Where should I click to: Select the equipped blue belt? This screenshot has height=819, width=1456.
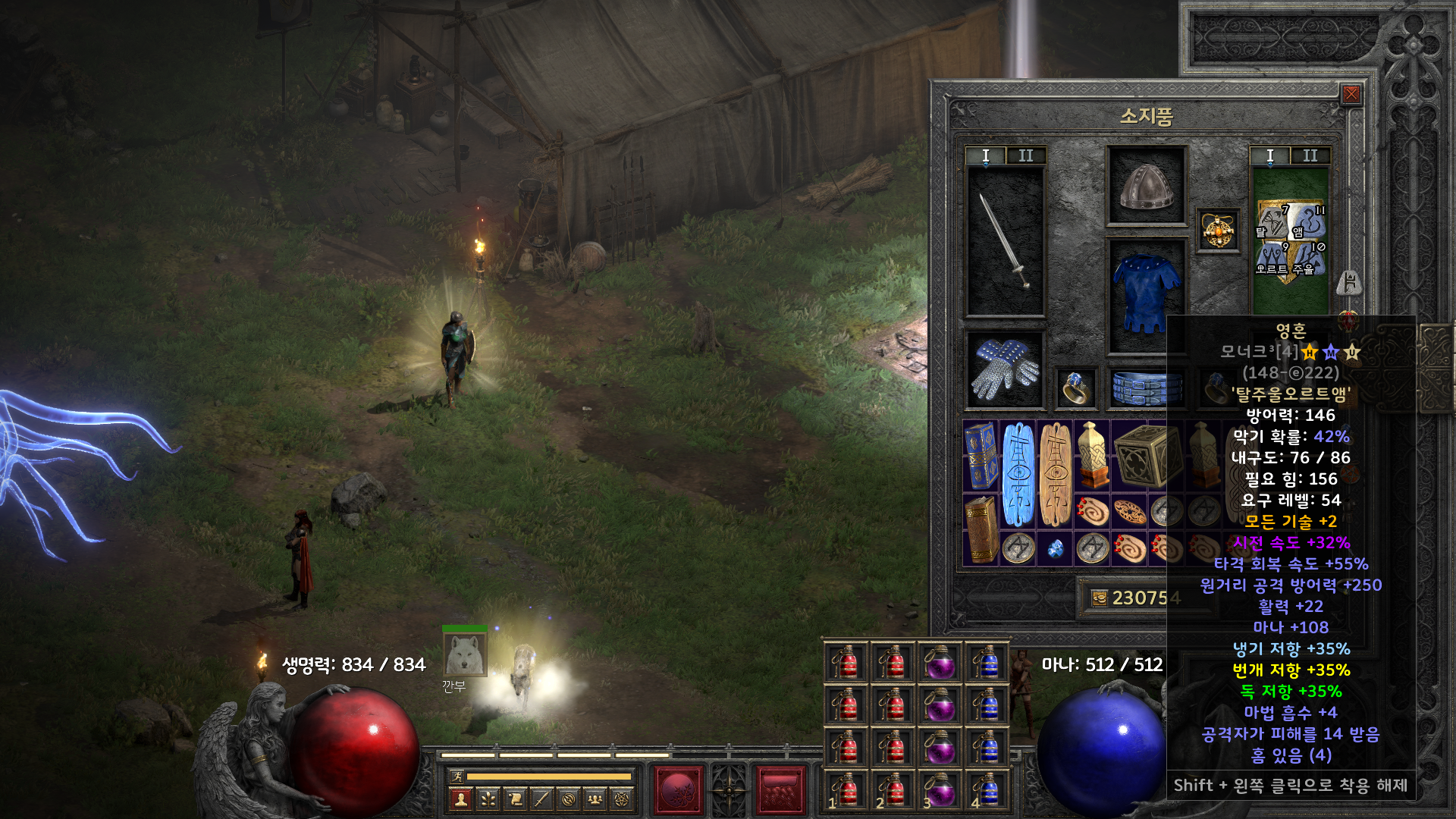click(1146, 388)
